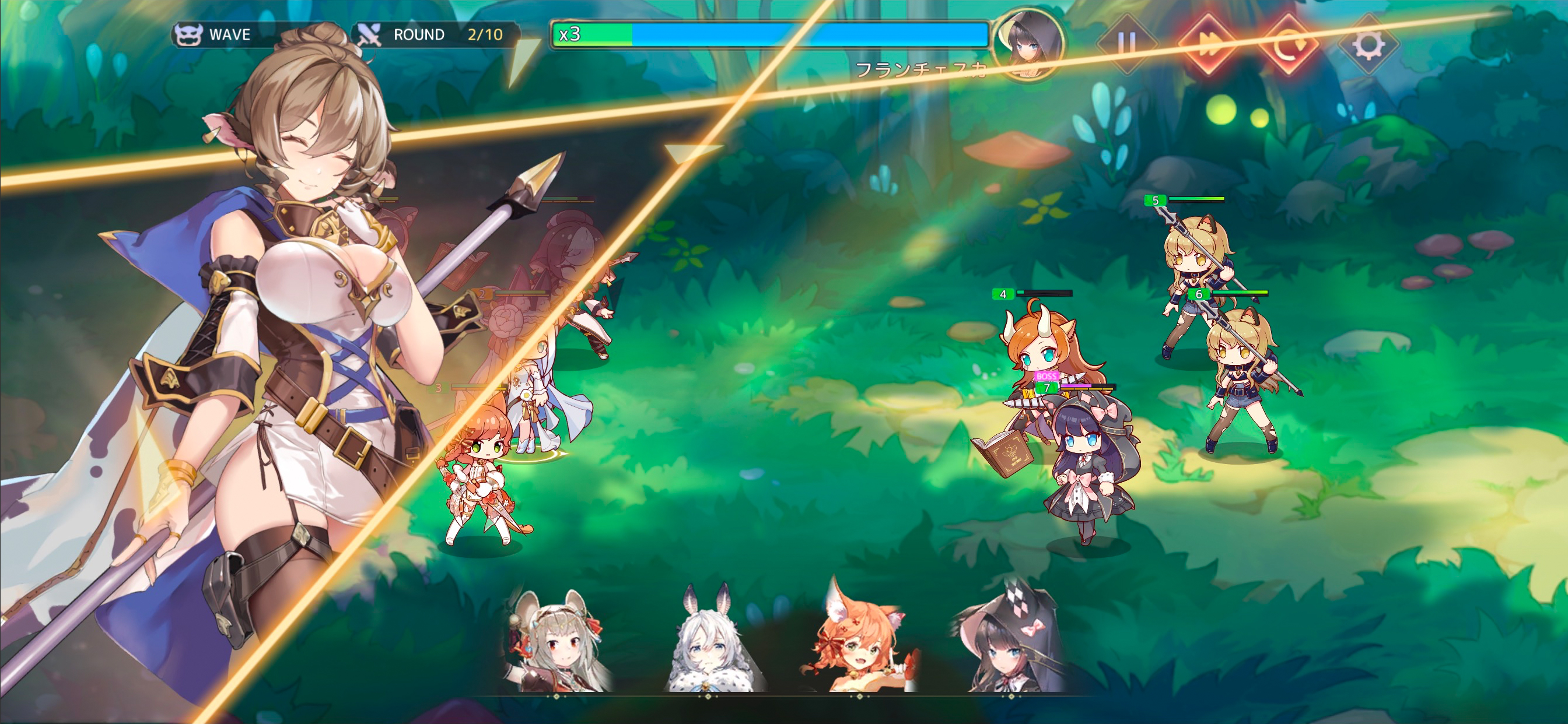Toggle the auto-battle circular arrow button

pos(1287,44)
